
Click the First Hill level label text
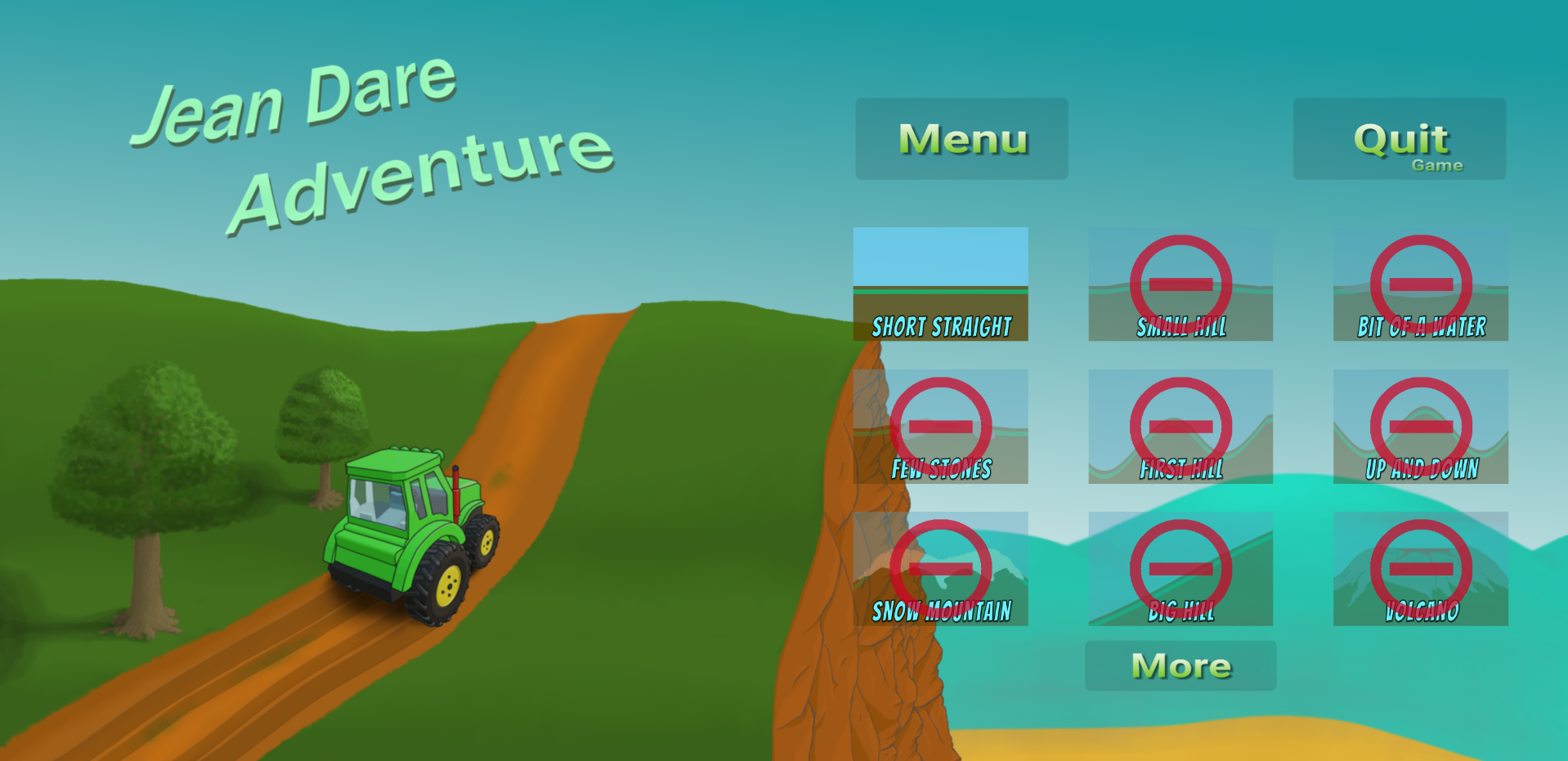coord(1180,469)
